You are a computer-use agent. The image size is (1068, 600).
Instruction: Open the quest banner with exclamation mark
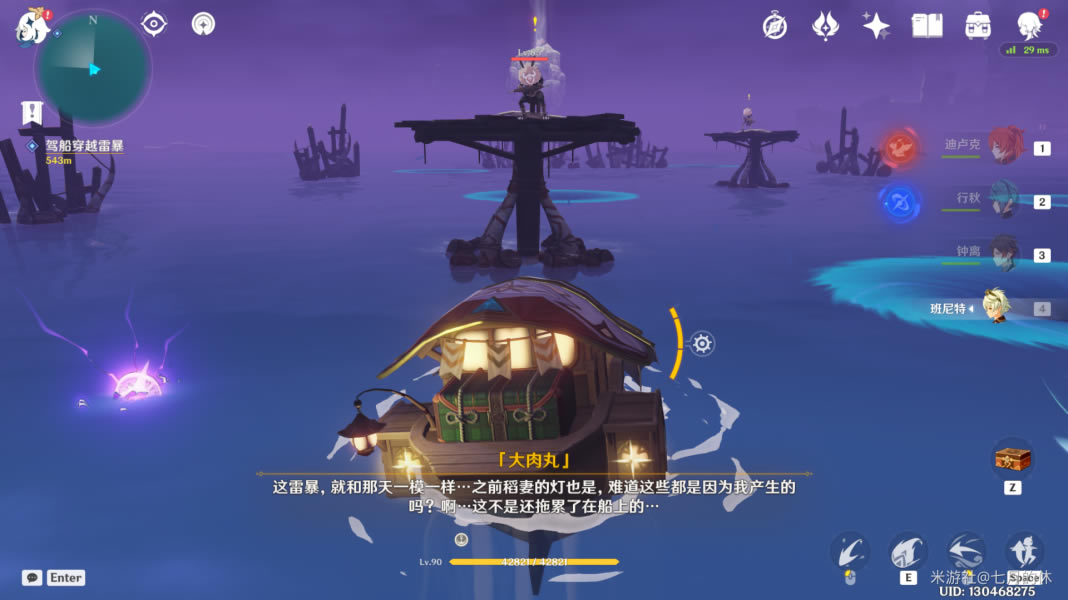tap(32, 113)
